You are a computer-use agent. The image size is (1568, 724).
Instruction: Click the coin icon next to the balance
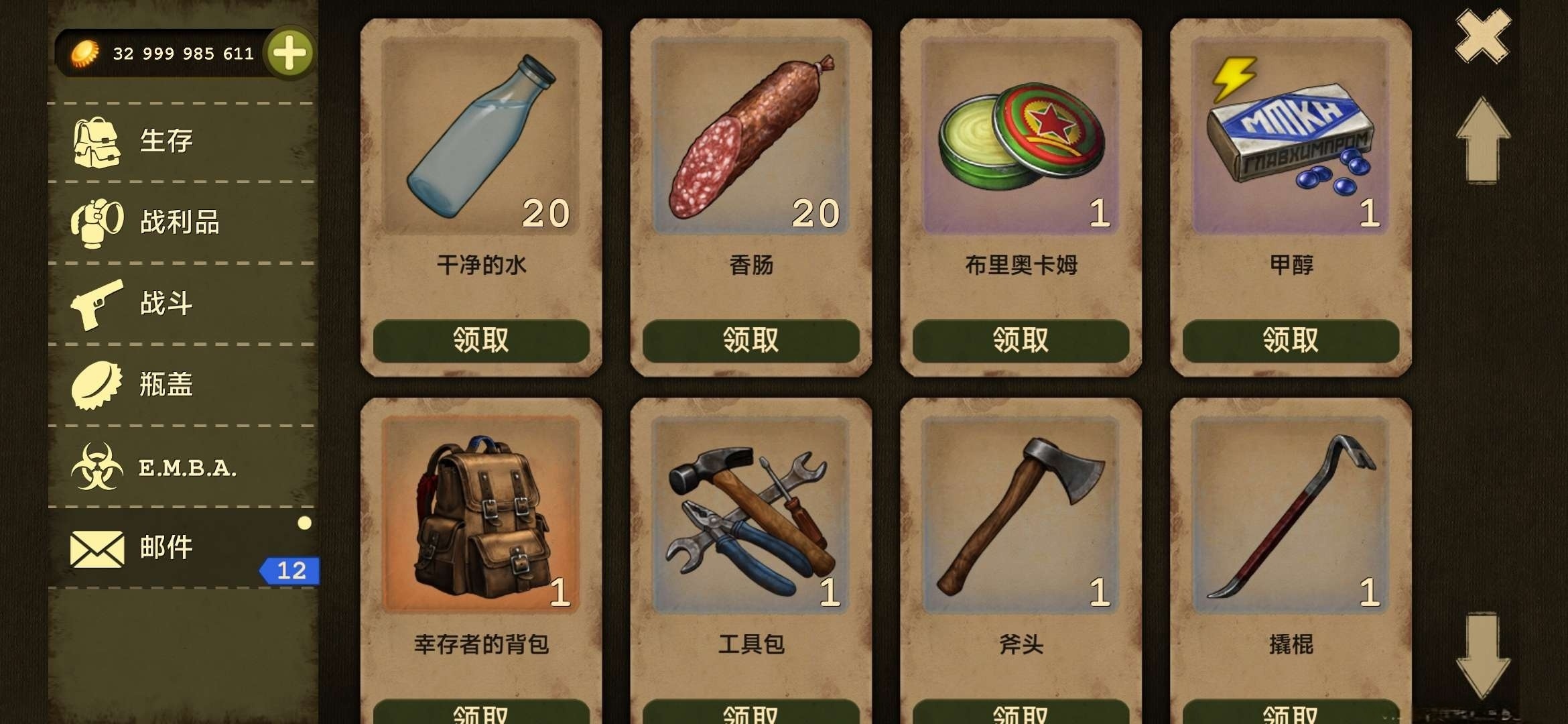[x=83, y=54]
